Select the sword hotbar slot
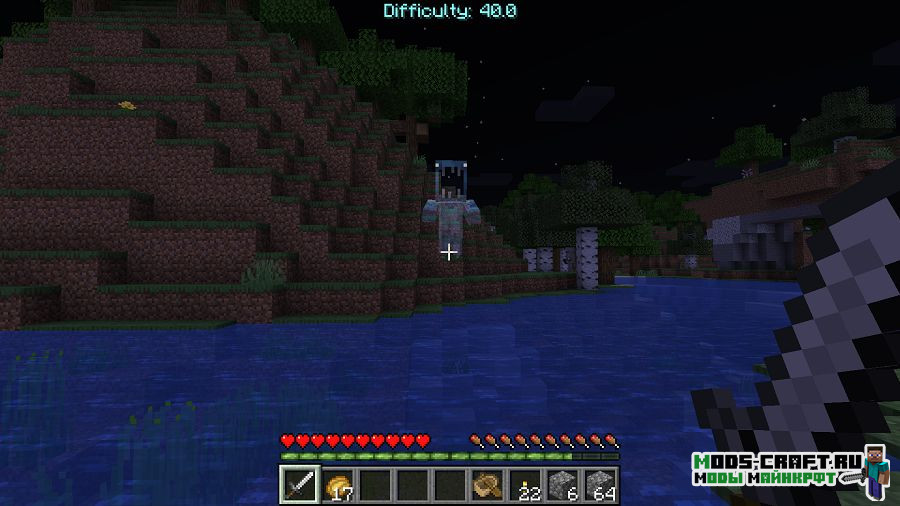 point(299,485)
